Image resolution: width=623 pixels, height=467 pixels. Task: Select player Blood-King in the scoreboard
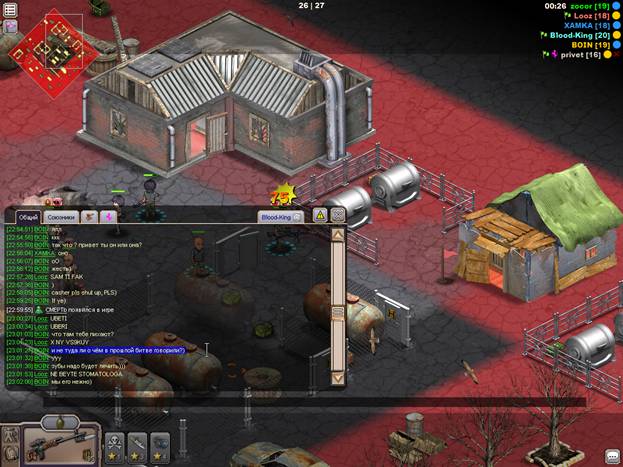tap(579, 34)
